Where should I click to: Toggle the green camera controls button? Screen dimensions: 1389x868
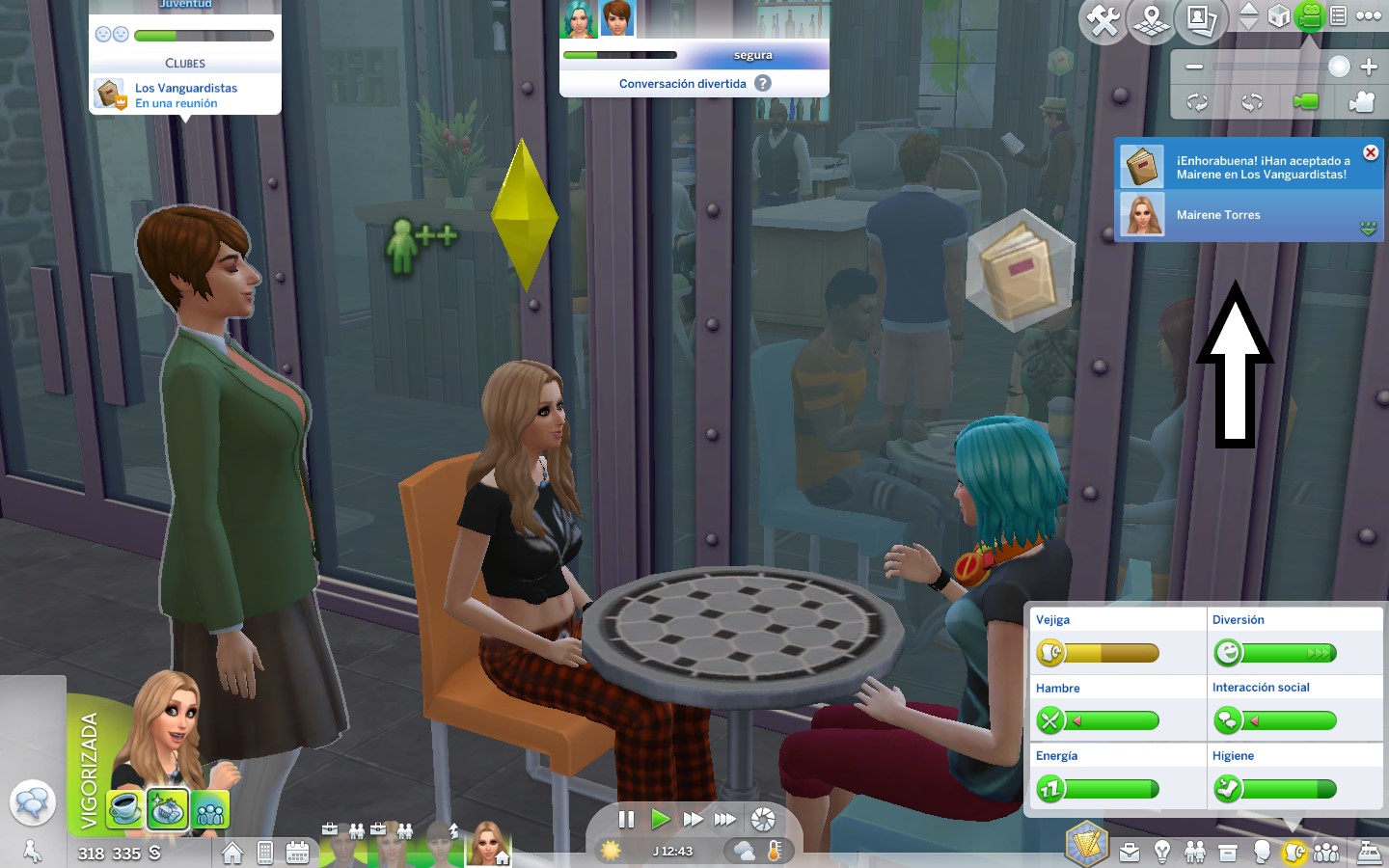click(x=1309, y=15)
